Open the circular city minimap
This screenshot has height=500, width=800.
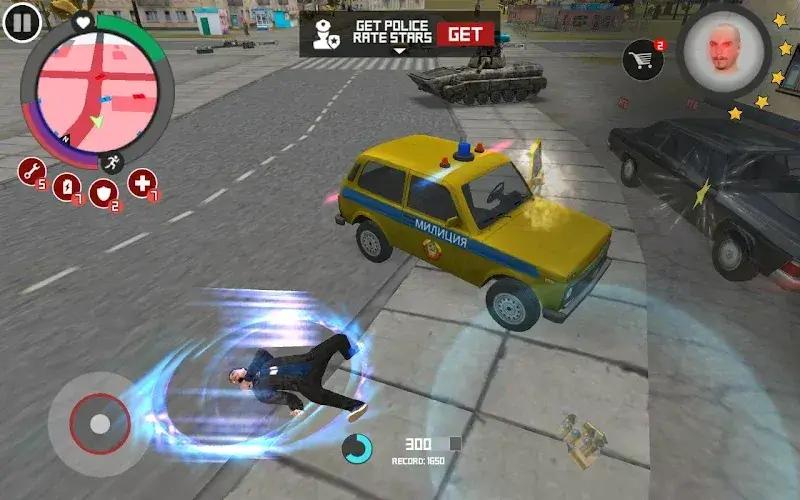tap(97, 97)
